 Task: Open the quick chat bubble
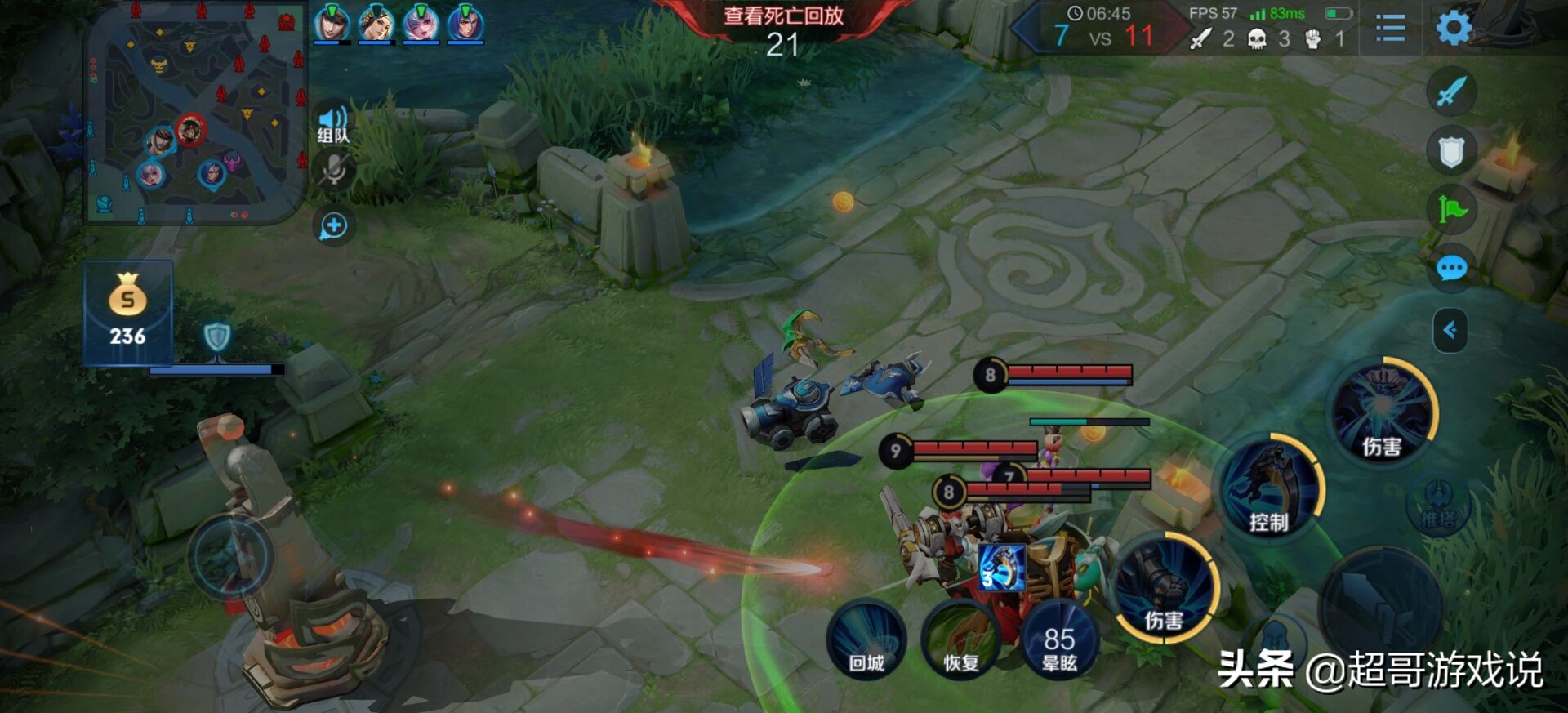click(1451, 268)
